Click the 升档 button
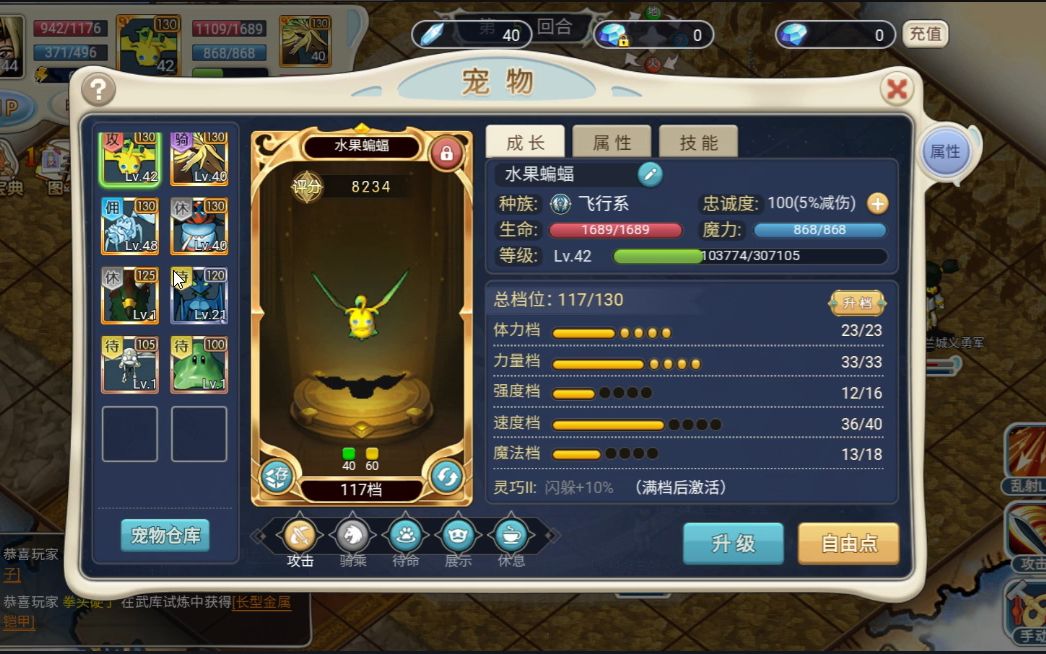 click(857, 302)
